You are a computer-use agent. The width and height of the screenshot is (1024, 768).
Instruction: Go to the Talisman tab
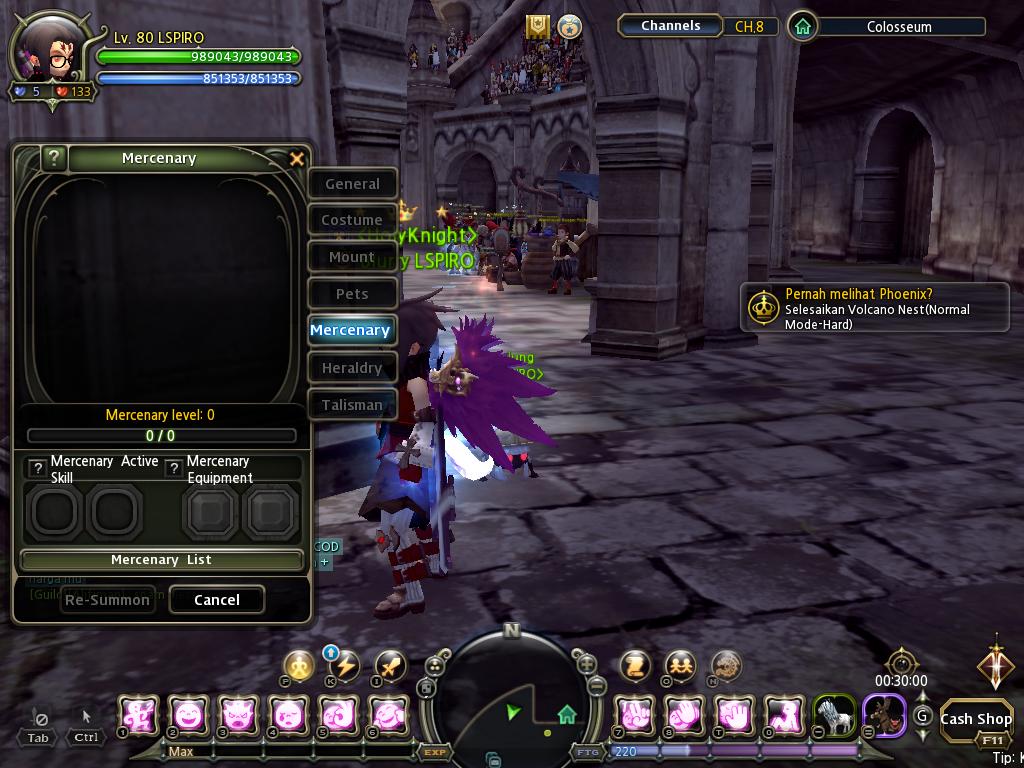[352, 405]
